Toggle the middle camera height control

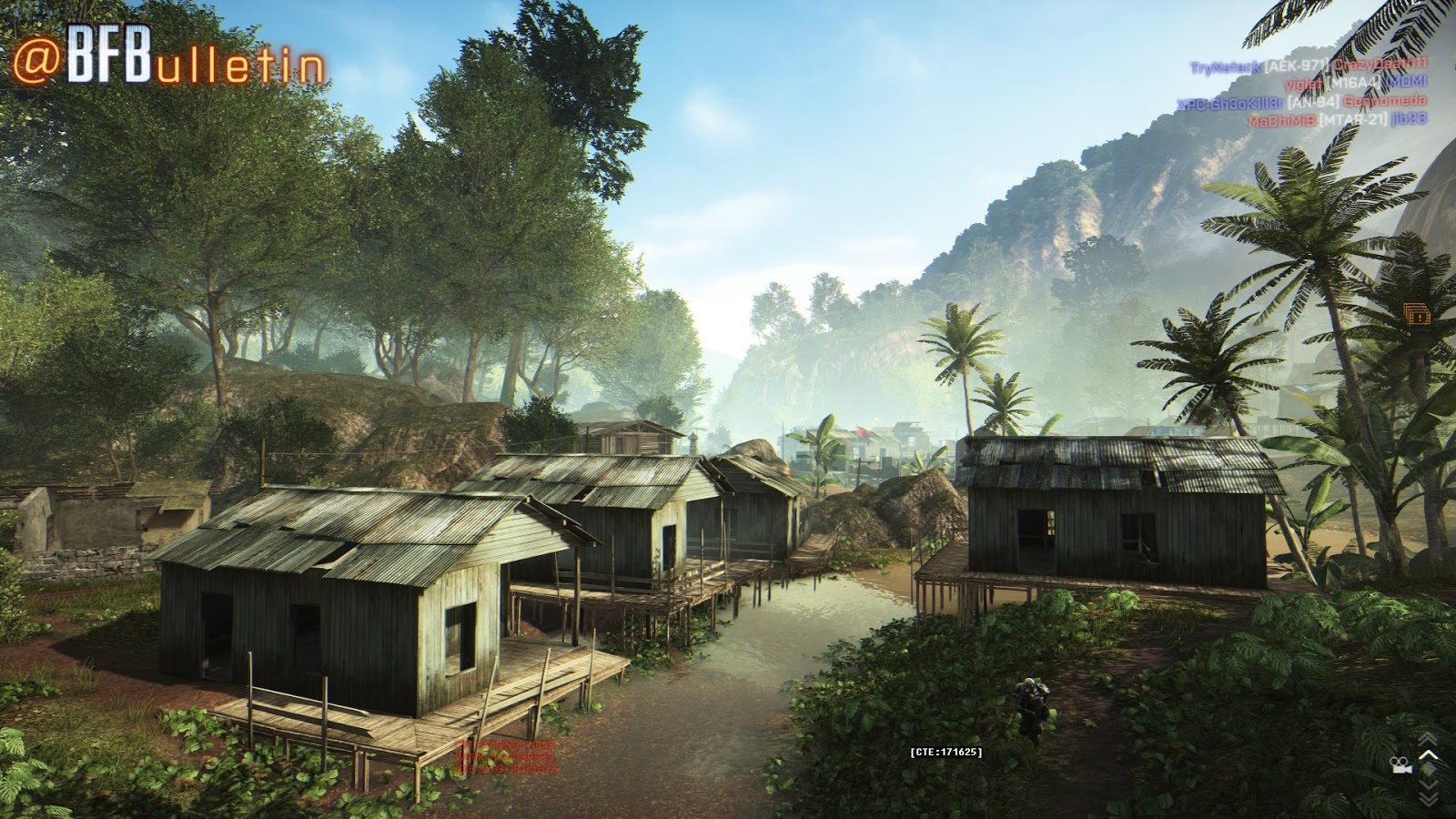[1429, 771]
